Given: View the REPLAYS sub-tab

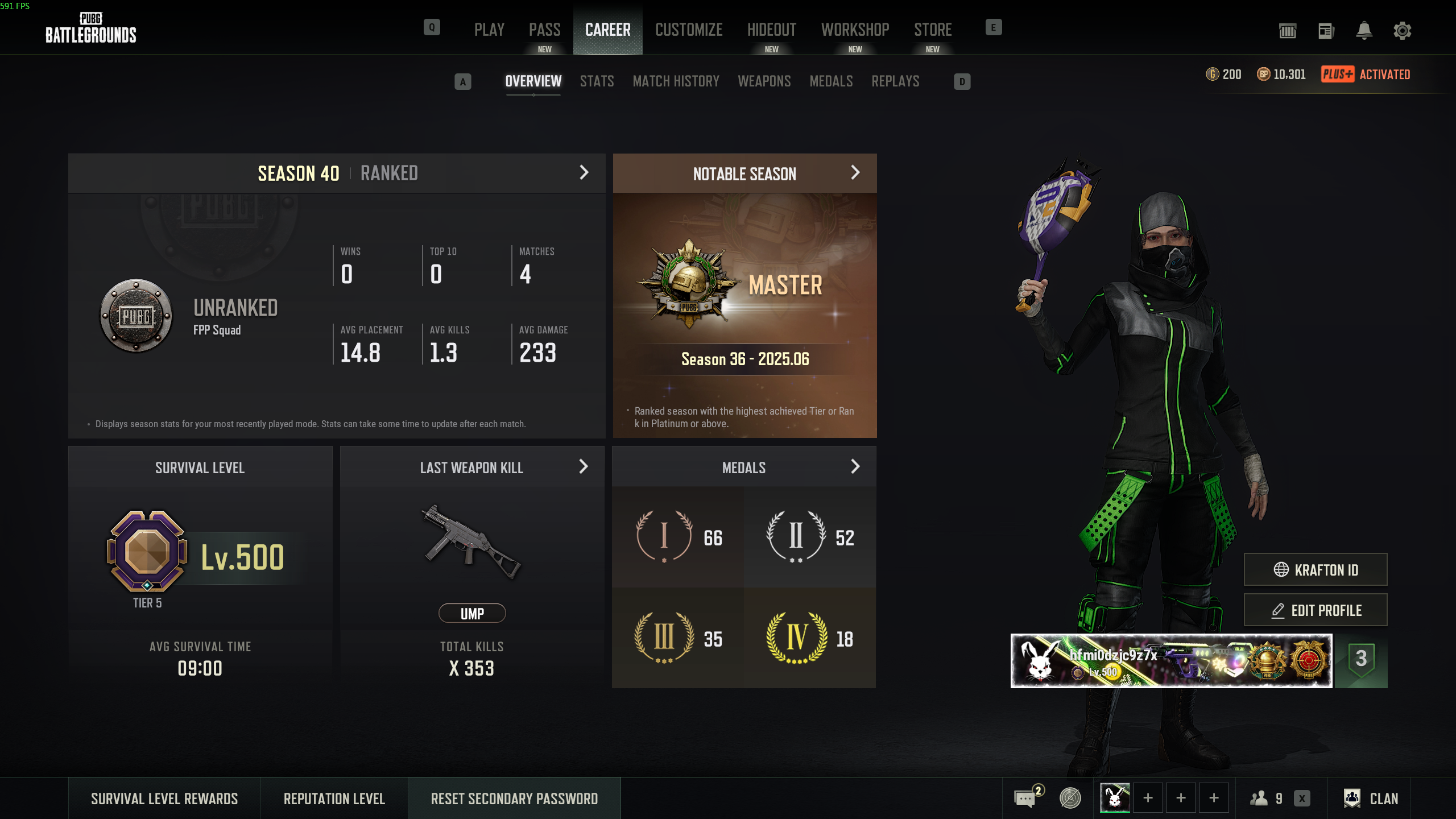Looking at the screenshot, I should pos(895,81).
